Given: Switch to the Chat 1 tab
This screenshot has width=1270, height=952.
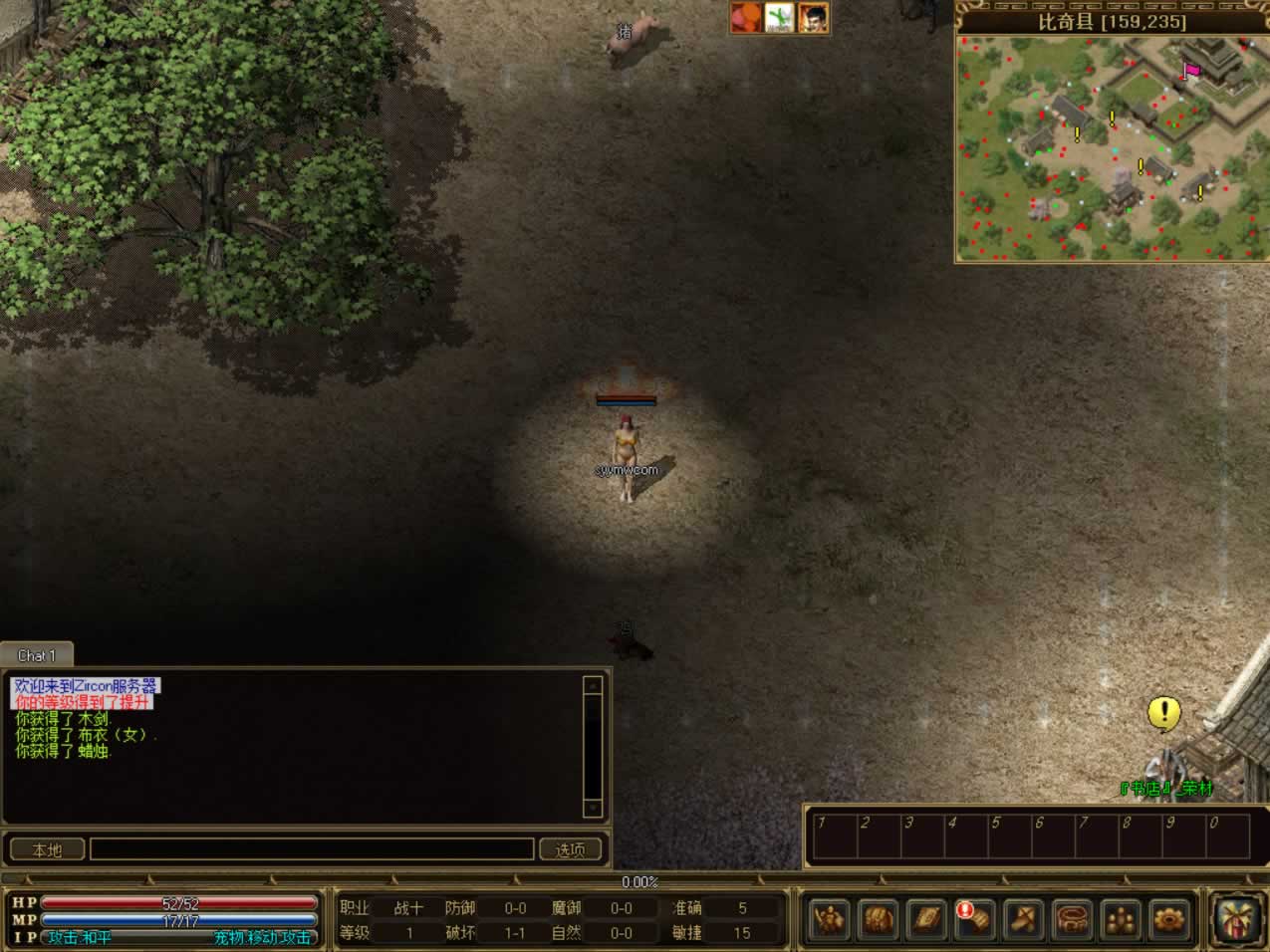Looking at the screenshot, I should (x=37, y=655).
